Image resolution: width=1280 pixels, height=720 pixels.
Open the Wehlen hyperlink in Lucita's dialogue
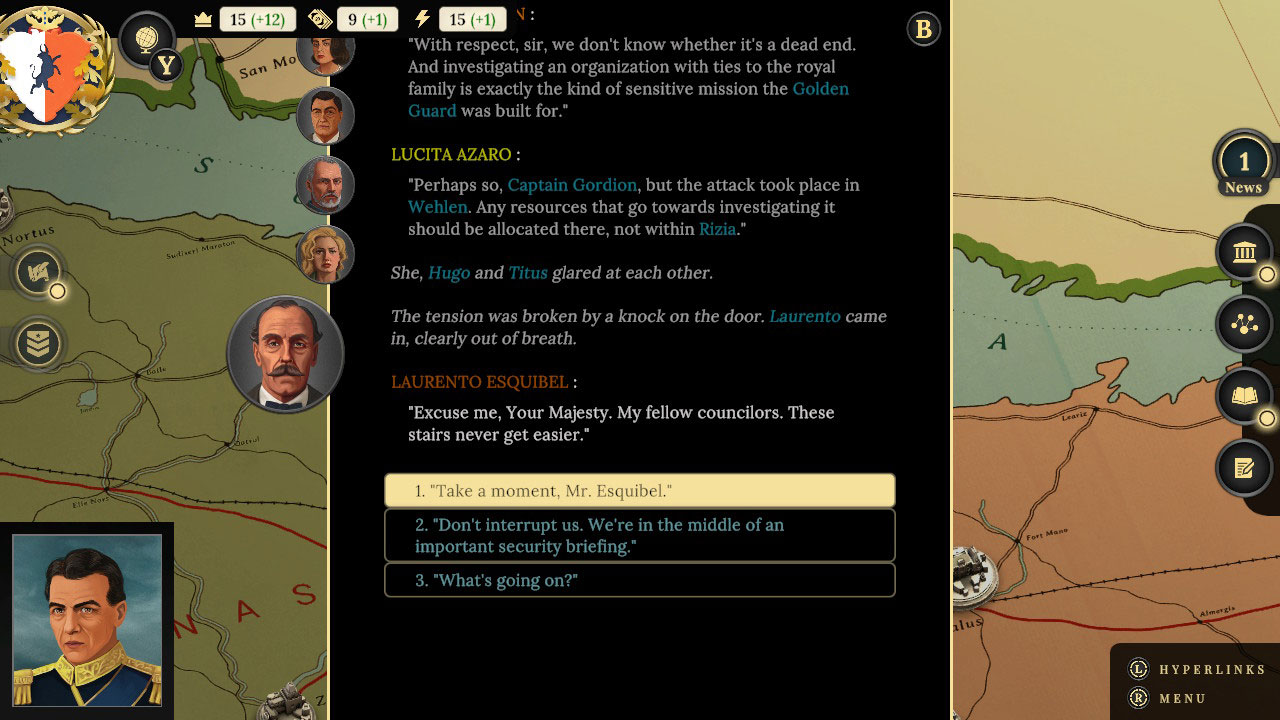click(x=437, y=207)
